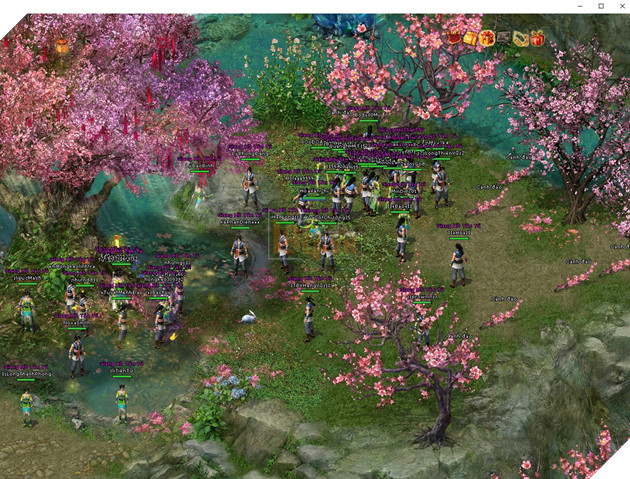Open the yellow scroll icon
This screenshot has width=630, height=479.
[520, 38]
